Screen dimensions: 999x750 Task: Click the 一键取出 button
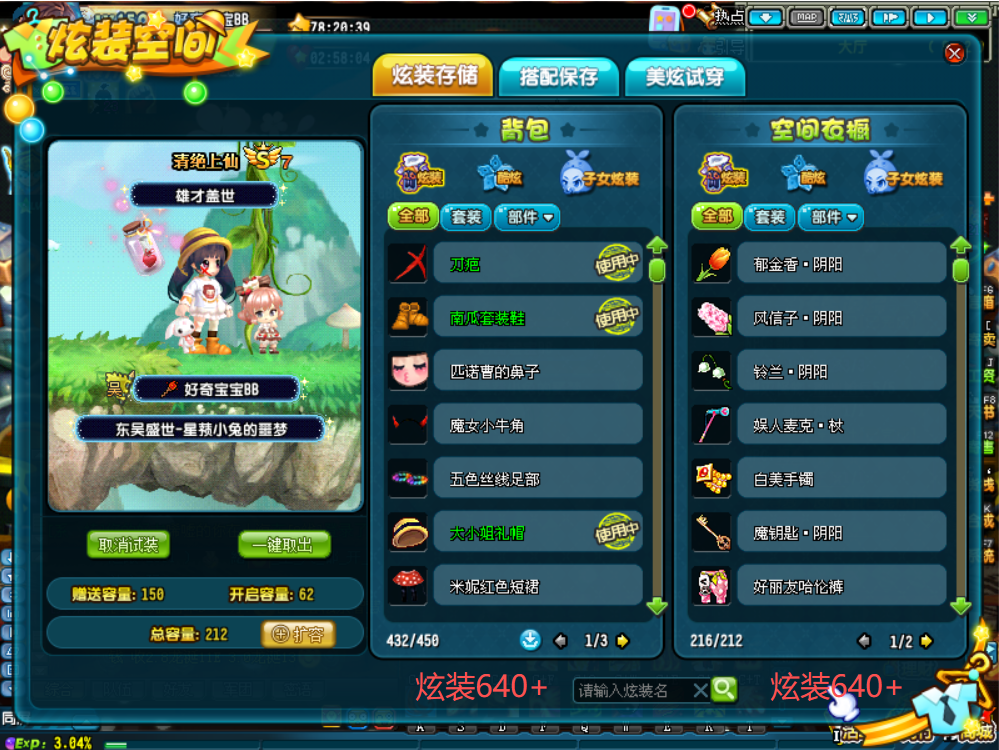(284, 545)
